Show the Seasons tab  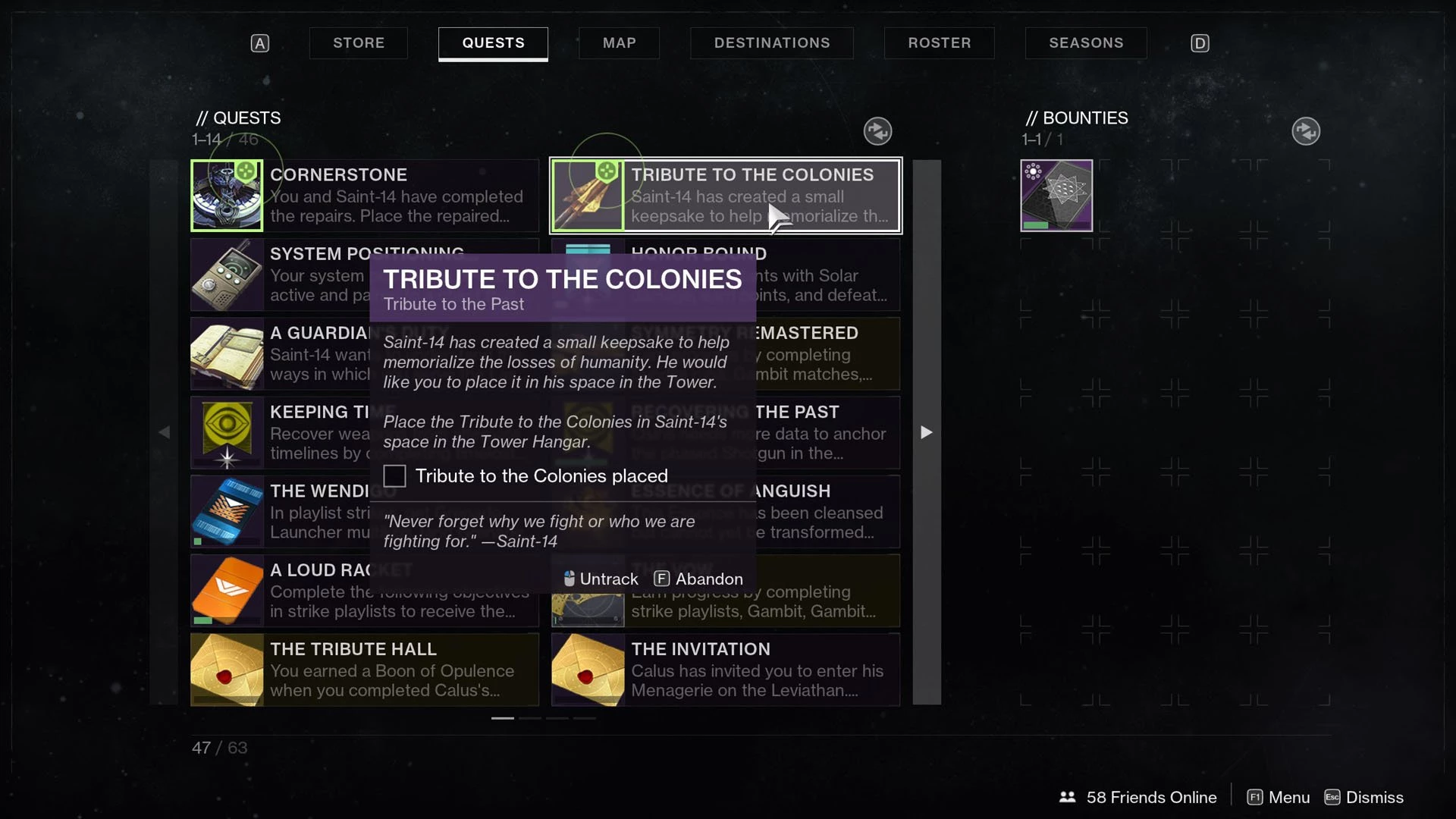tap(1085, 43)
